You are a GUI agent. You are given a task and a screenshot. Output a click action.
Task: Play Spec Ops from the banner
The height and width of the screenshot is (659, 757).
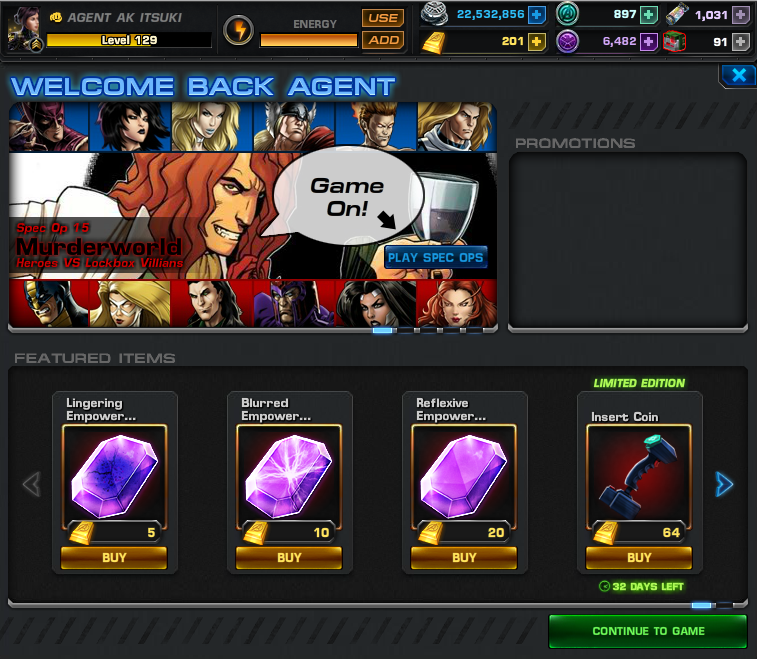point(435,257)
